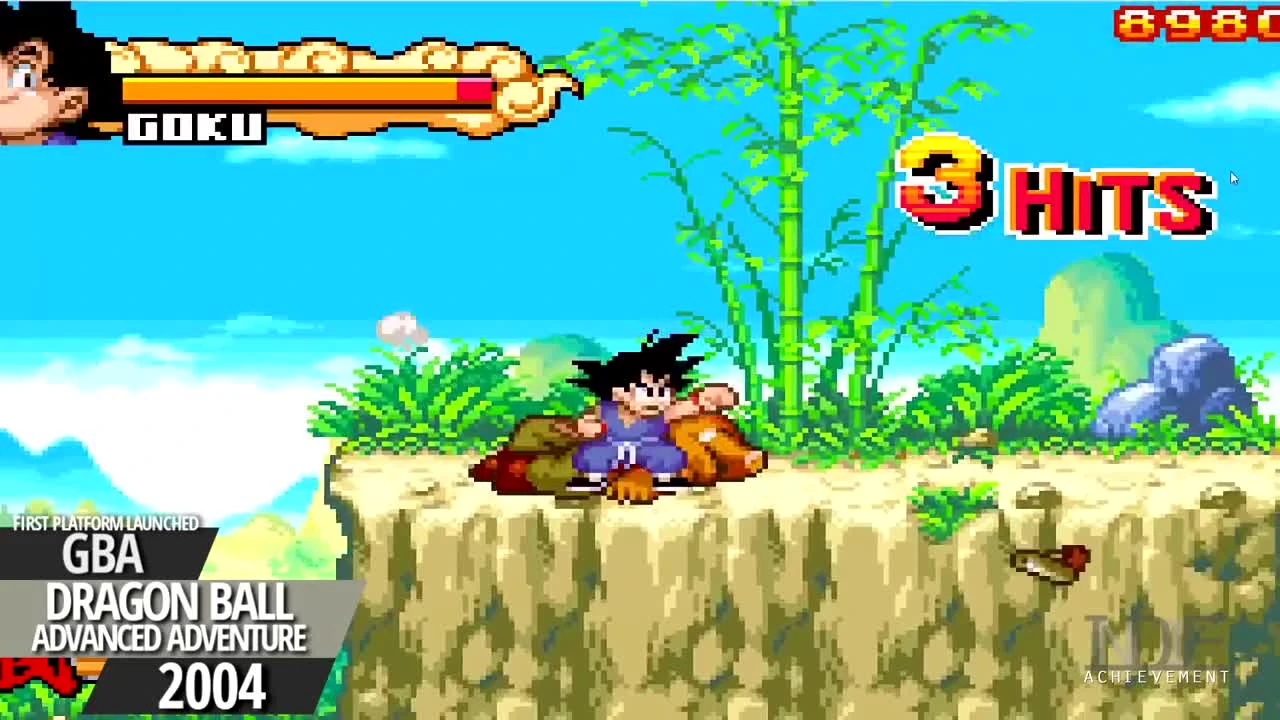Click the mouse cursor visible near the HITS text
This screenshot has width=1280, height=720.
tap(1234, 178)
